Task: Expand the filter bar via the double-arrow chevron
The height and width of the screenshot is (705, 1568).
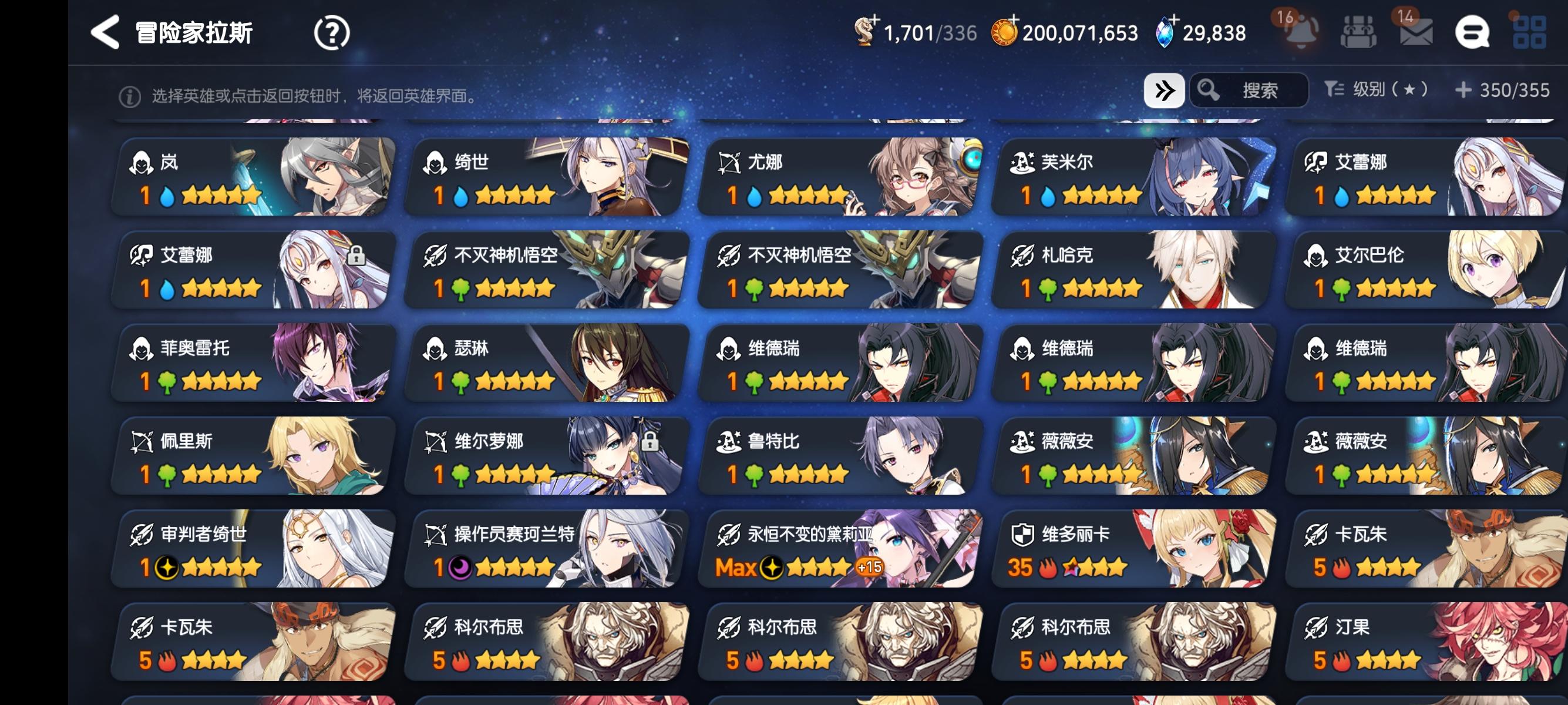Action: tap(1165, 90)
